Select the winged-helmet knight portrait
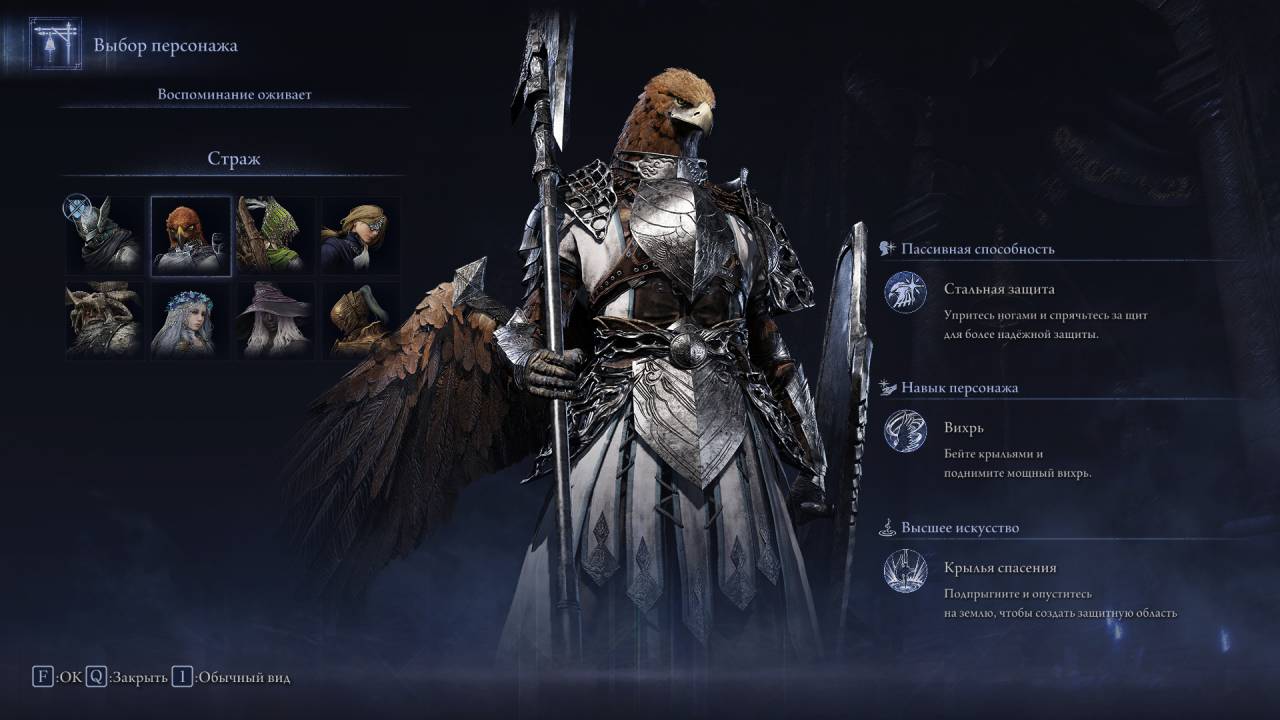Viewport: 1280px width, 720px height. pyautogui.click(x=105, y=235)
